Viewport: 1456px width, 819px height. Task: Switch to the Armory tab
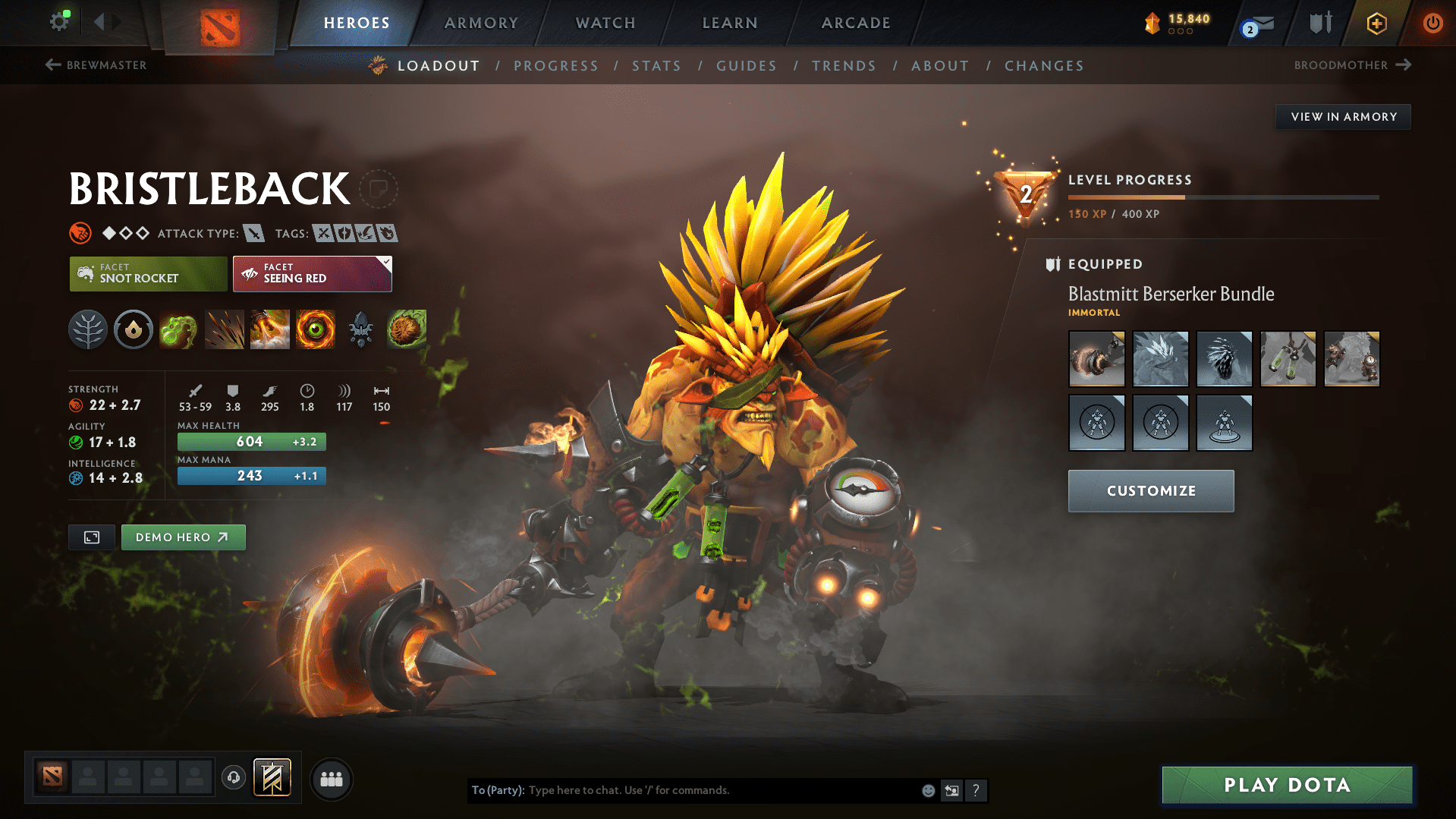481,23
